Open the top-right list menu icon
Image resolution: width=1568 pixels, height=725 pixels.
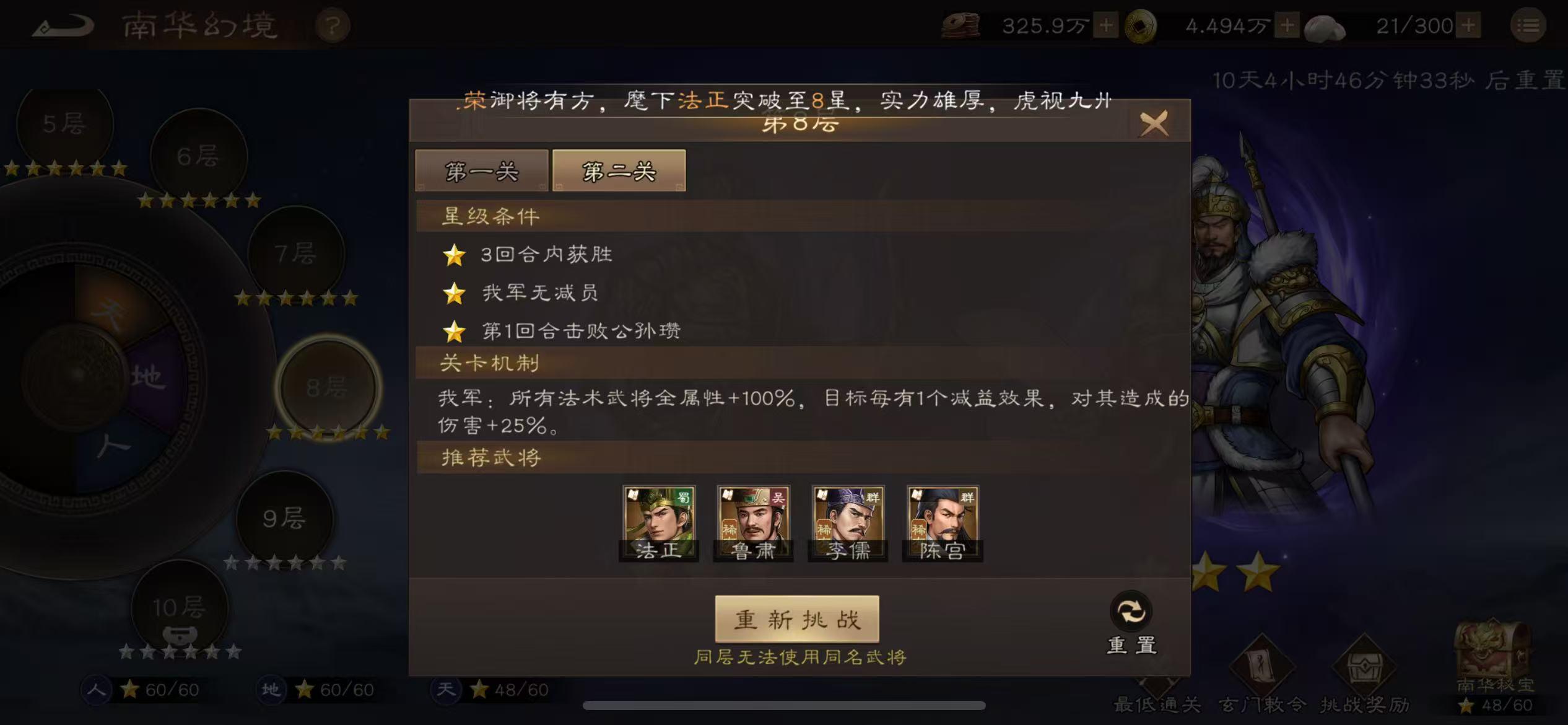point(1530,26)
